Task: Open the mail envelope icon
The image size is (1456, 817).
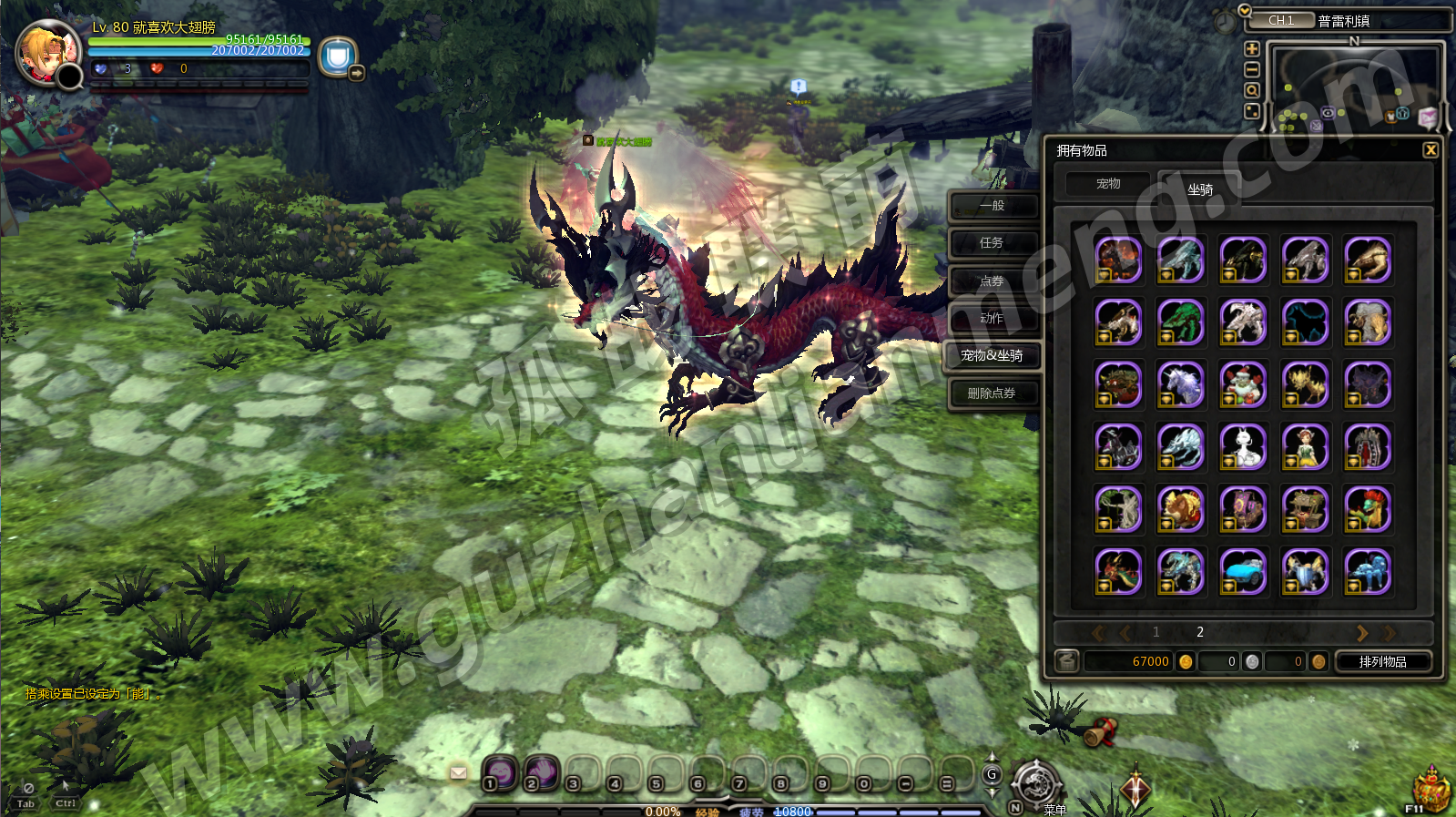Action: (x=459, y=773)
